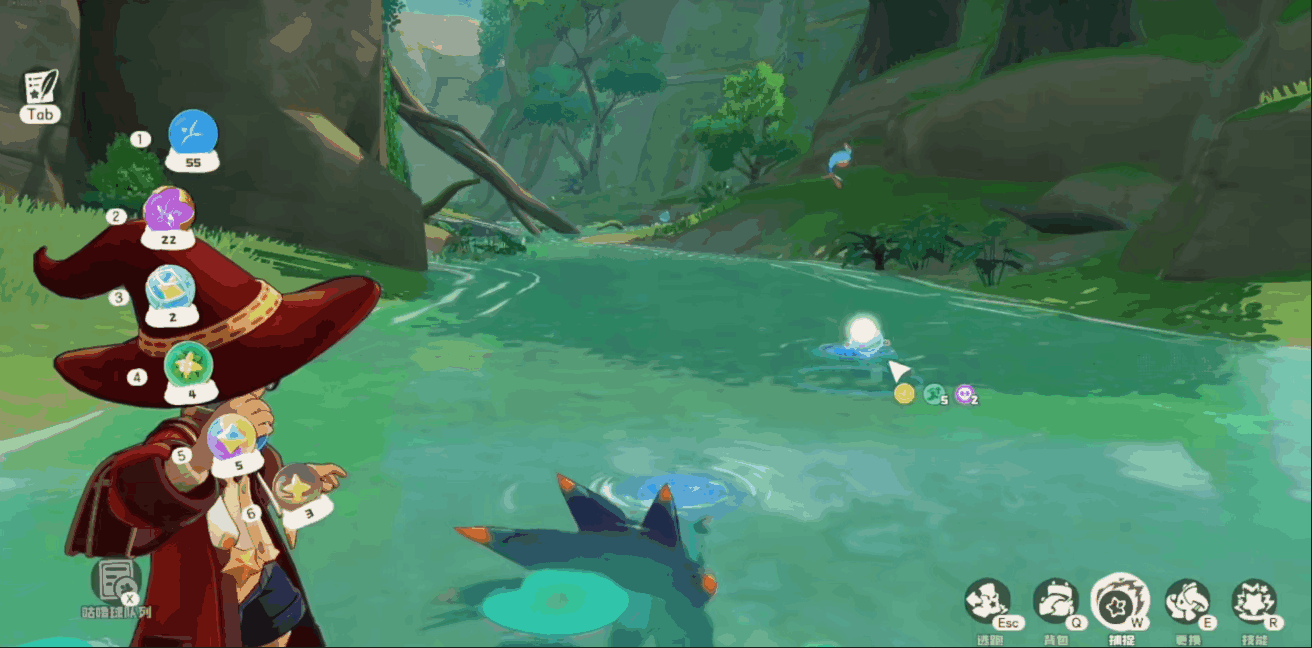Open the quill notebook icon labeled Tab

pyautogui.click(x=41, y=87)
